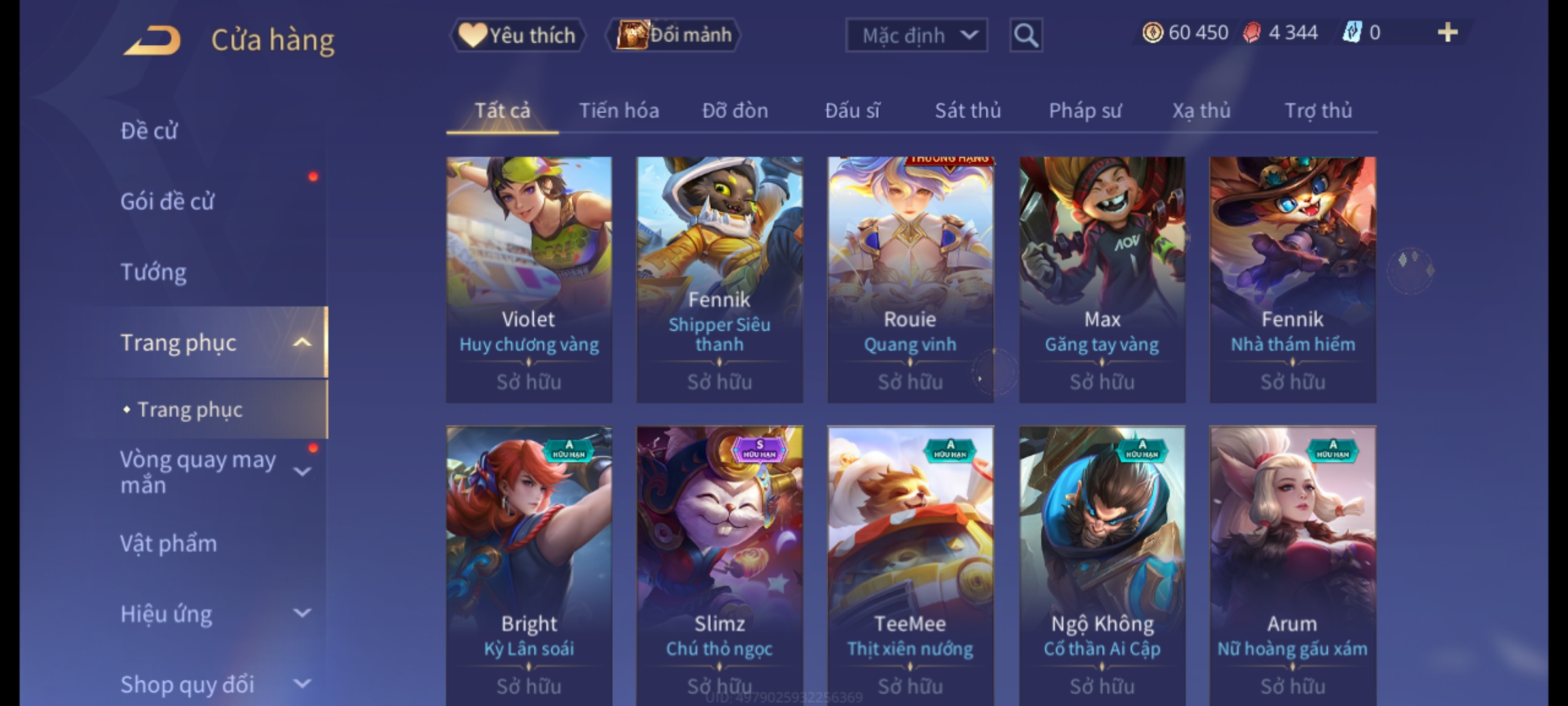1568x706 pixels.
Task: View the Slimz Chú thỏ ngọc skin
Action: pos(719,562)
